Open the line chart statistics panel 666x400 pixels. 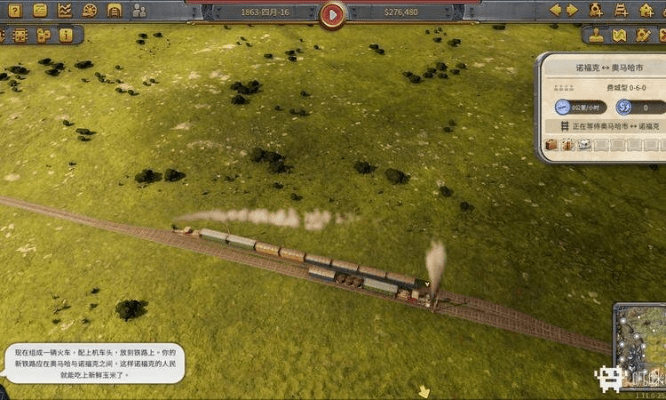click(64, 11)
